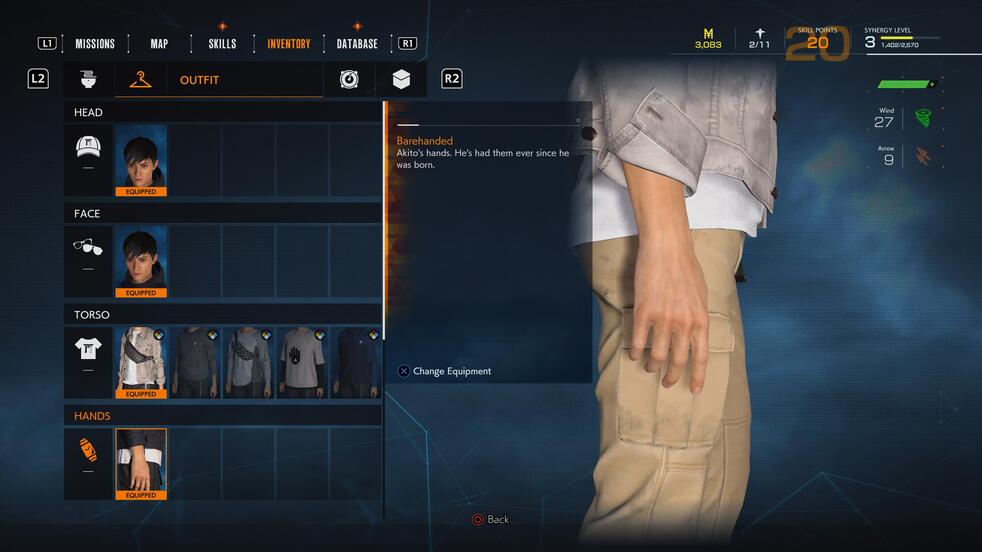Select the equipped face slot portrait
Screen dimensions: 982x552
click(141, 261)
